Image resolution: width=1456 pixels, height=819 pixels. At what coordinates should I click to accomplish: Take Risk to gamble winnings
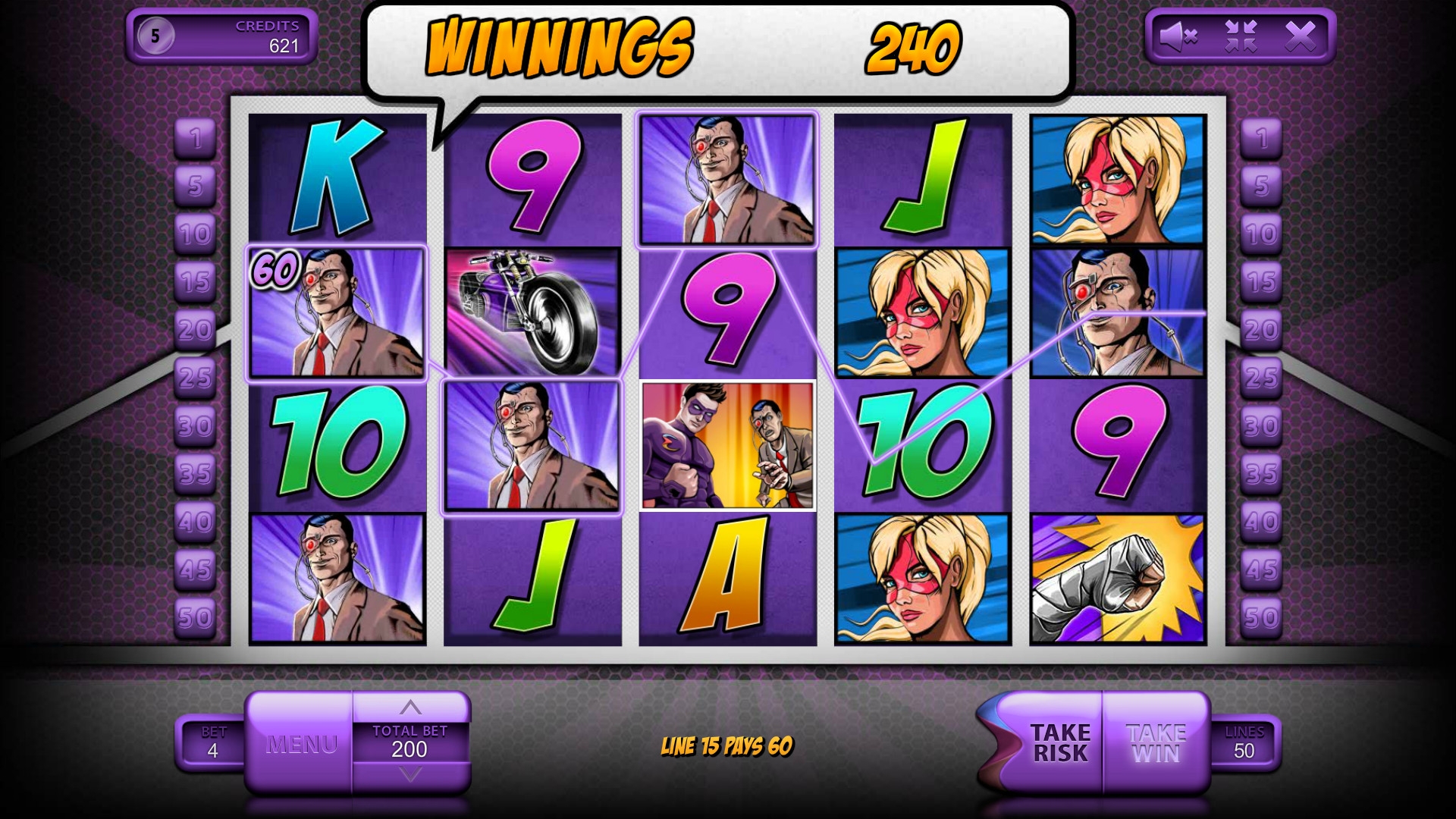pos(1059,743)
